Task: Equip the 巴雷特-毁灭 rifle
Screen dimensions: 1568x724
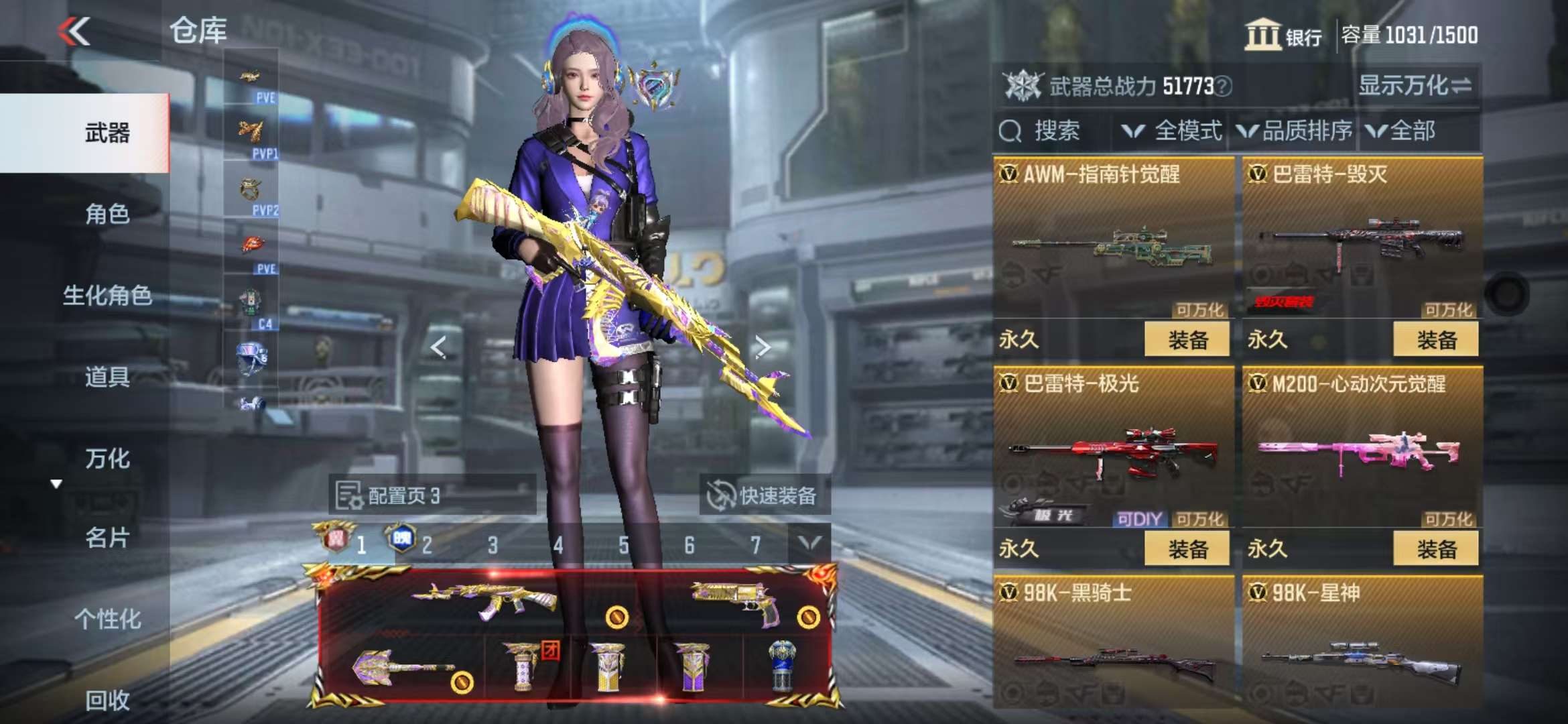Action: point(1435,340)
